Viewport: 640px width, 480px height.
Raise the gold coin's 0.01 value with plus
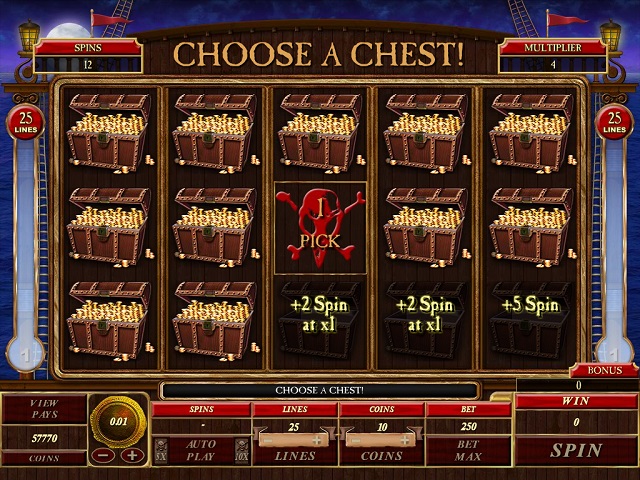[132, 455]
